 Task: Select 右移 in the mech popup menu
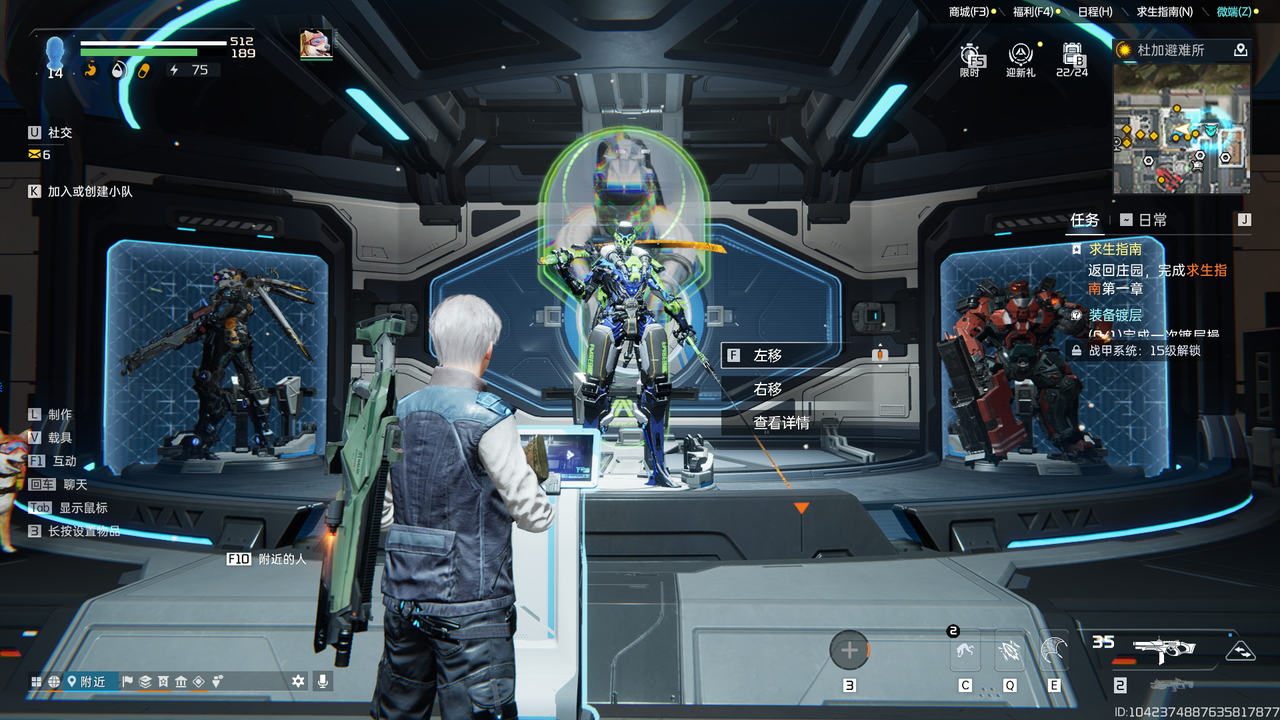pyautogui.click(x=768, y=389)
